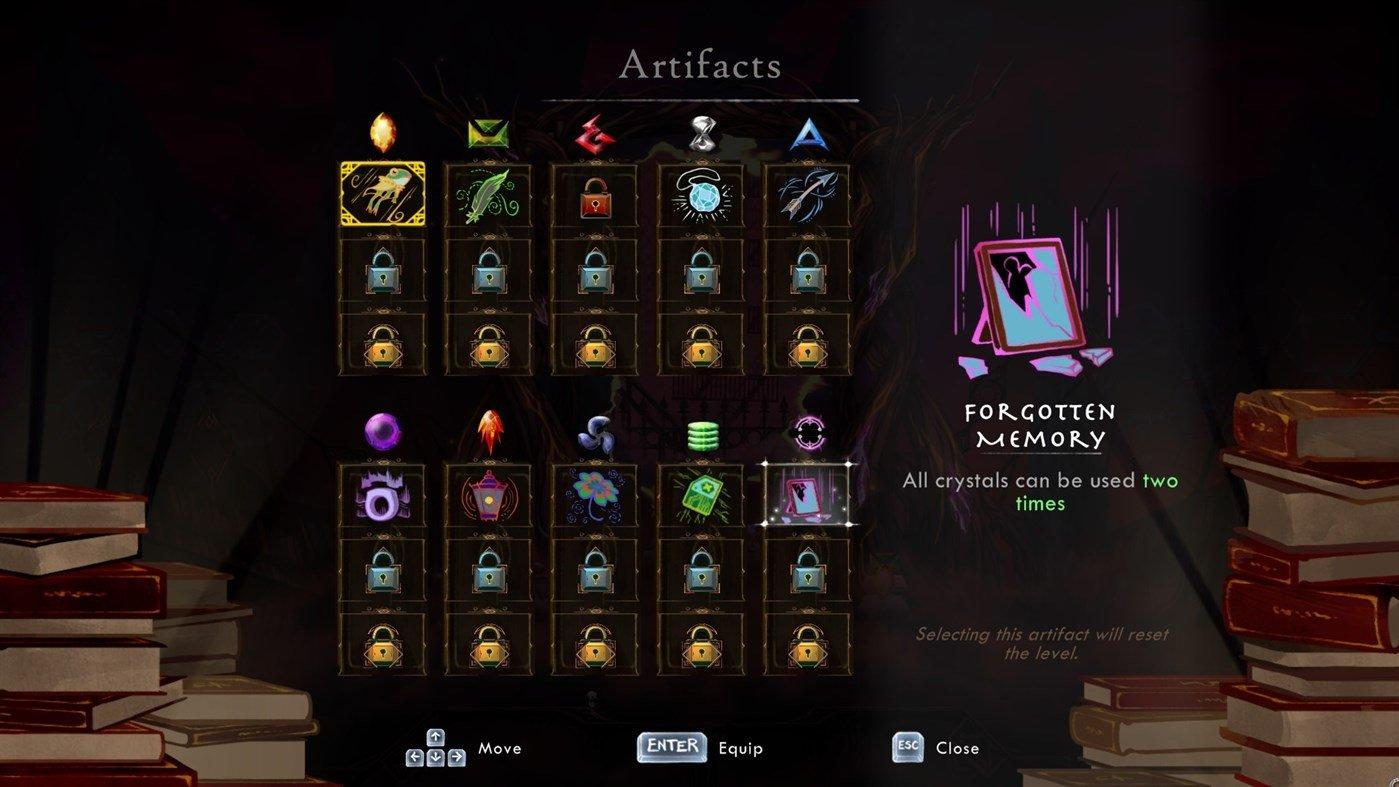Click the green envelope gem icon
Image resolution: width=1399 pixels, height=787 pixels.
489,133
